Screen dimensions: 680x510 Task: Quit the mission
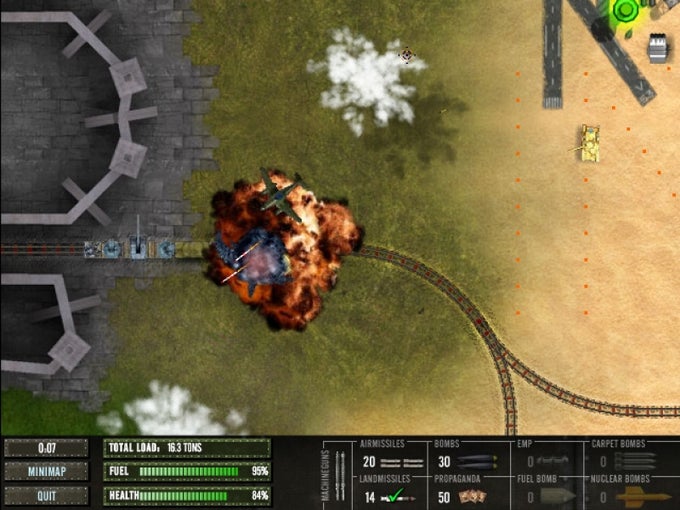pyautogui.click(x=46, y=494)
